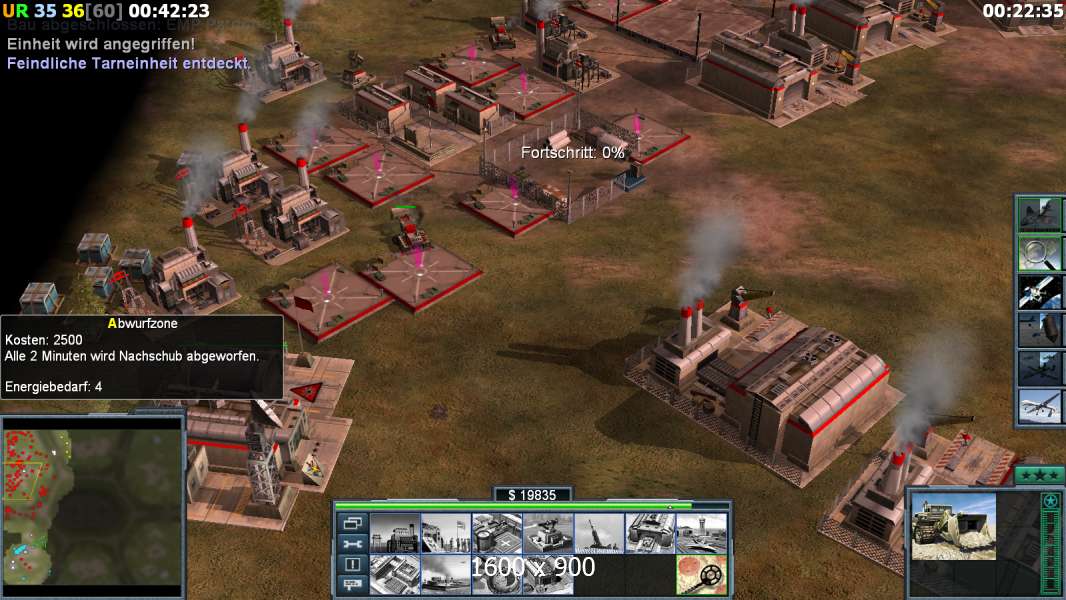Build the airfield with control tower
Screen dimensions: 1066x600
tap(701, 533)
